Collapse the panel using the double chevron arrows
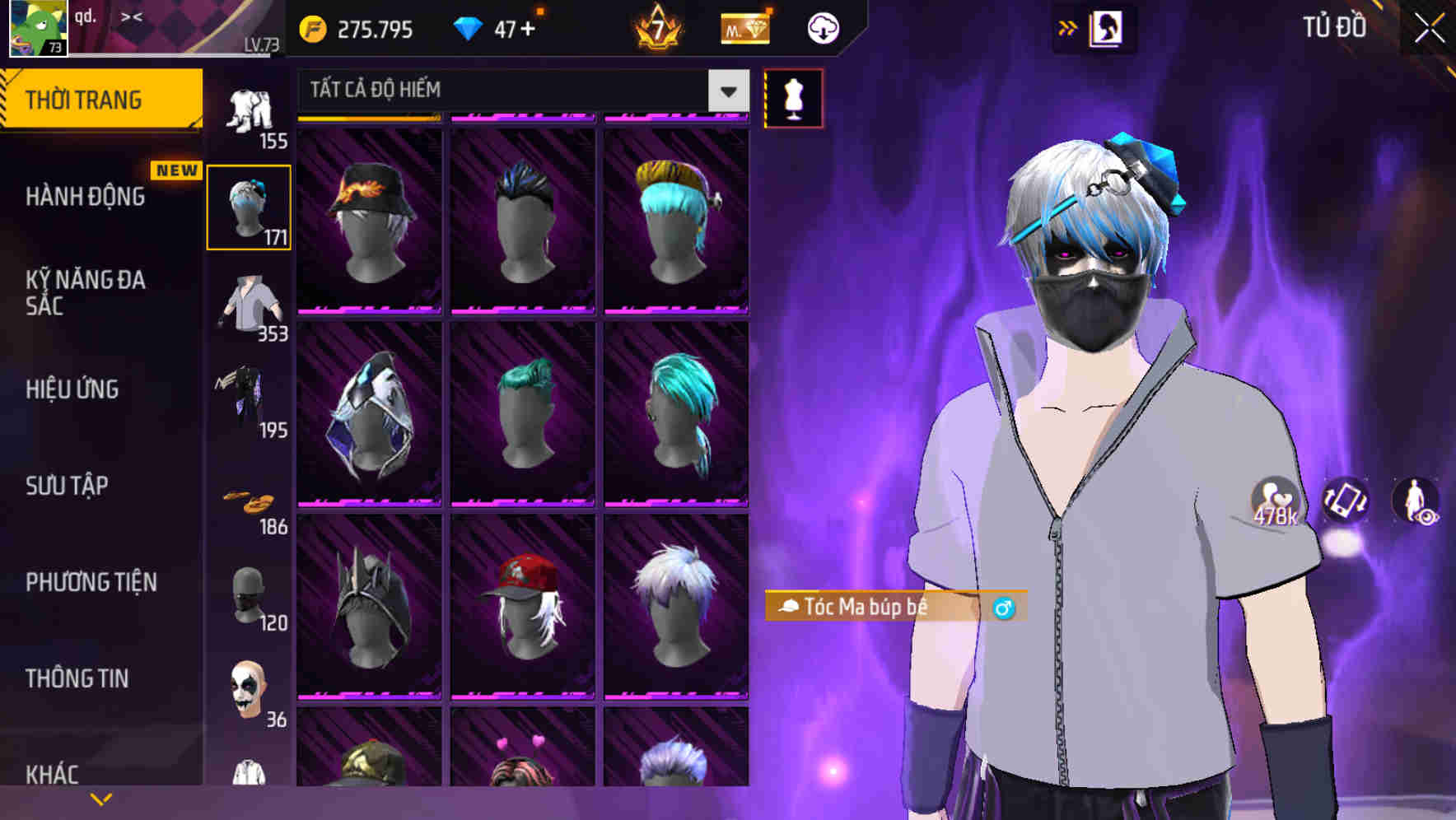 [x=1068, y=26]
